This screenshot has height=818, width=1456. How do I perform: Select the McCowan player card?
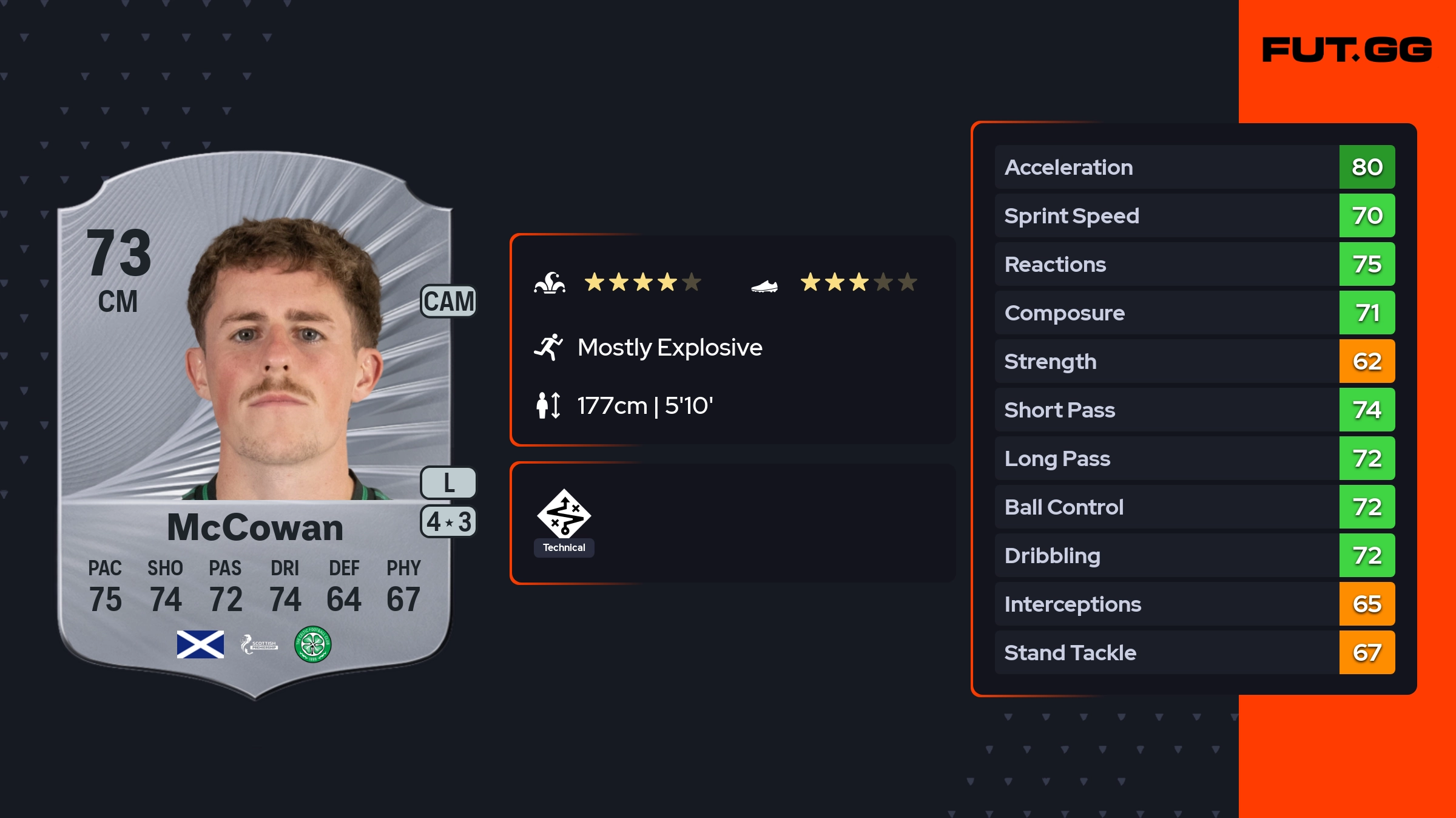click(255, 425)
